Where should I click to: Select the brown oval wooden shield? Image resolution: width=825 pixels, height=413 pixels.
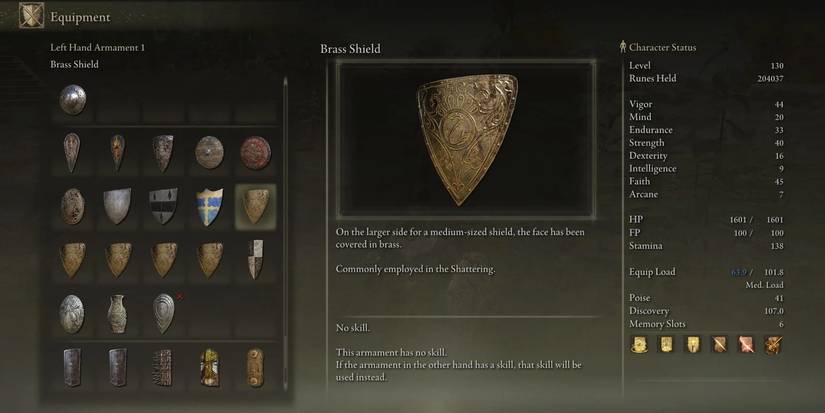(x=72, y=205)
